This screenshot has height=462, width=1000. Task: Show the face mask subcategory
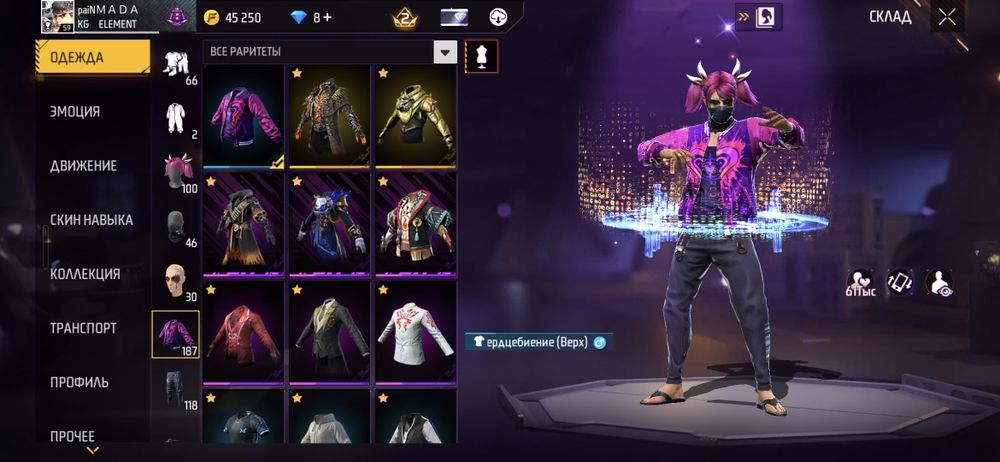pos(176,226)
